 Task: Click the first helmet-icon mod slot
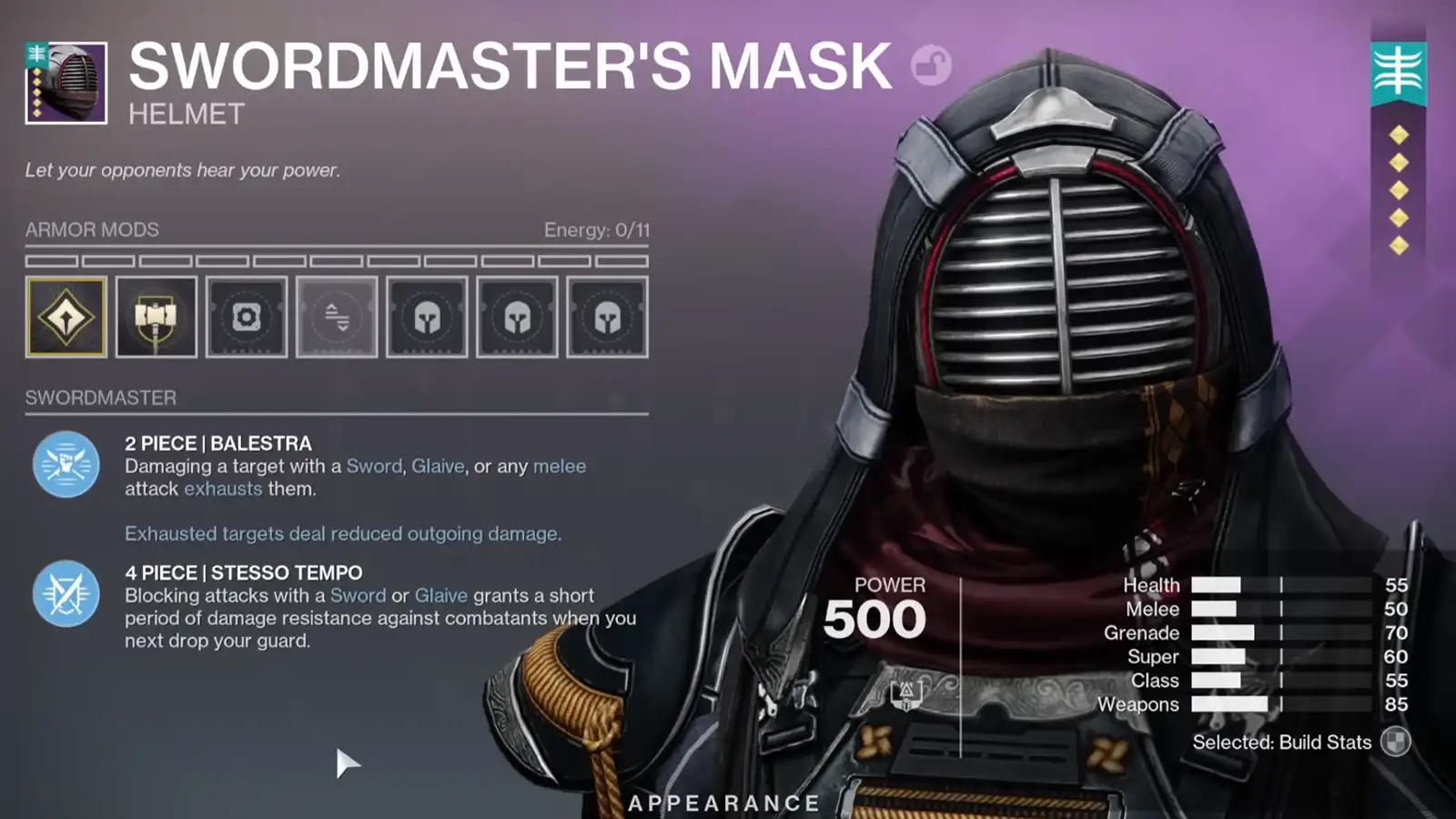427,316
